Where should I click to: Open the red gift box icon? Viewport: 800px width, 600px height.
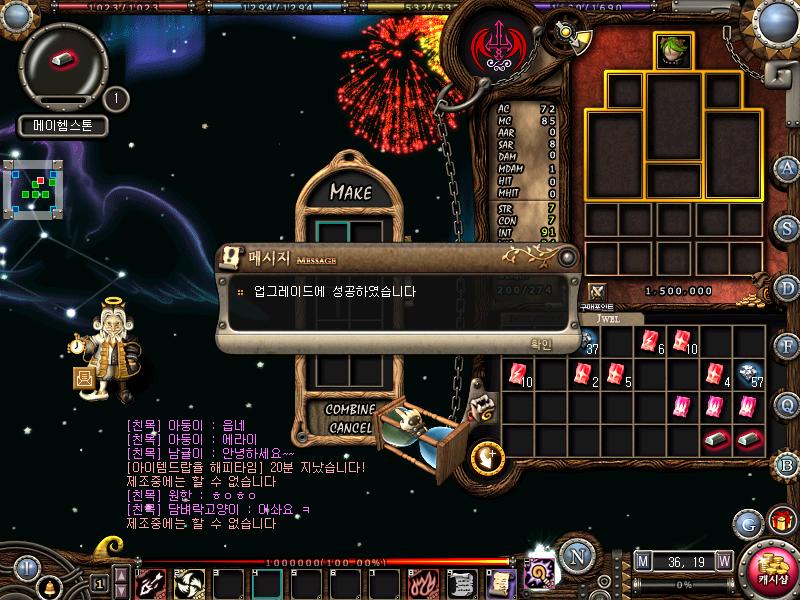click(x=780, y=522)
